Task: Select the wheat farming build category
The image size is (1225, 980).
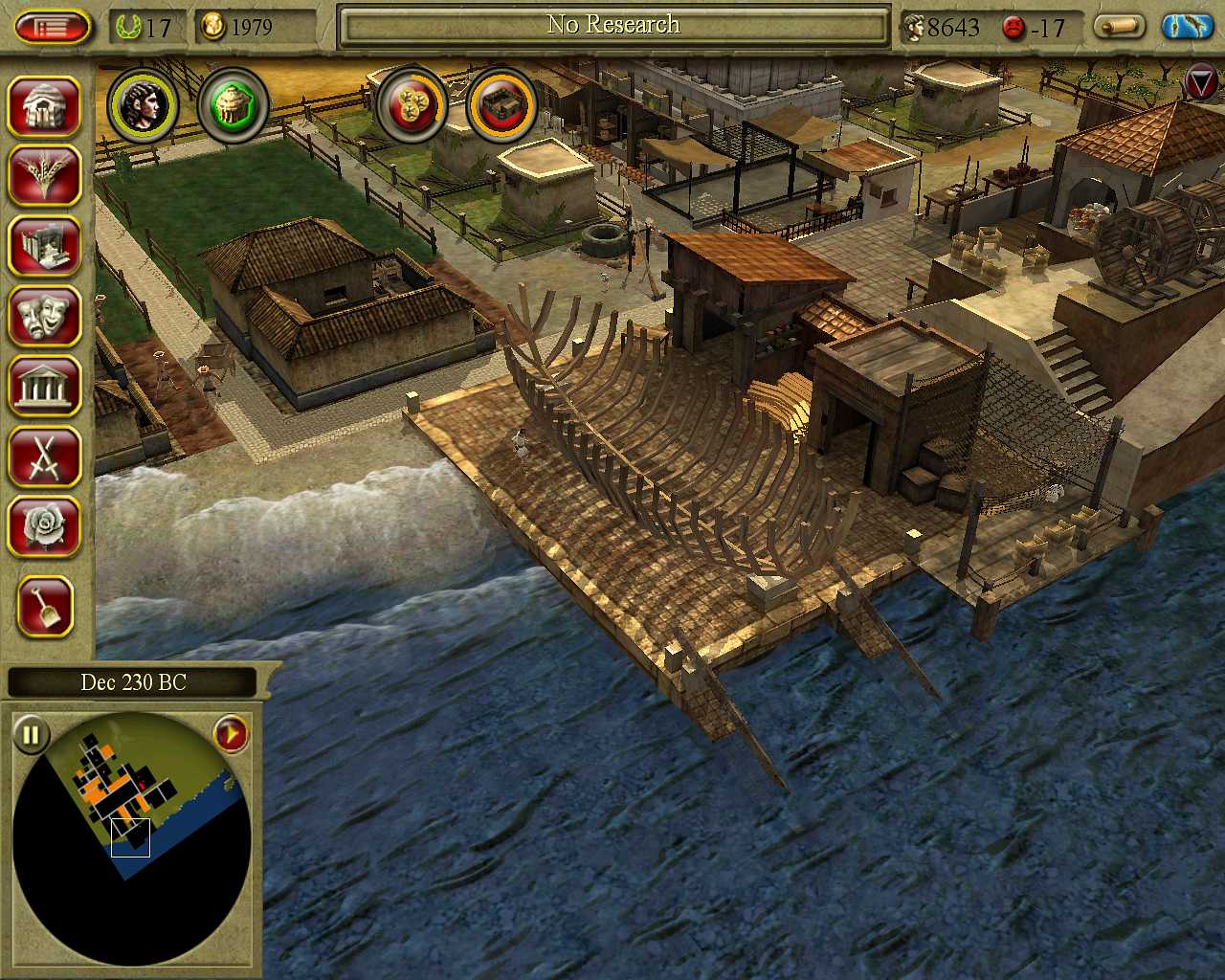Action: 44,176
